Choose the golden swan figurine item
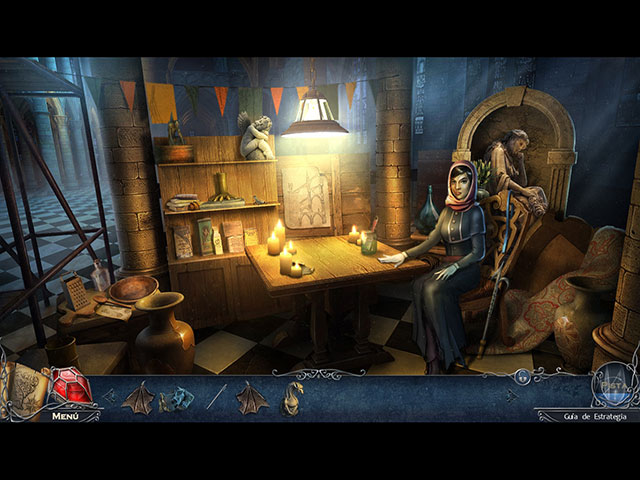The height and width of the screenshot is (480, 640). (290, 397)
